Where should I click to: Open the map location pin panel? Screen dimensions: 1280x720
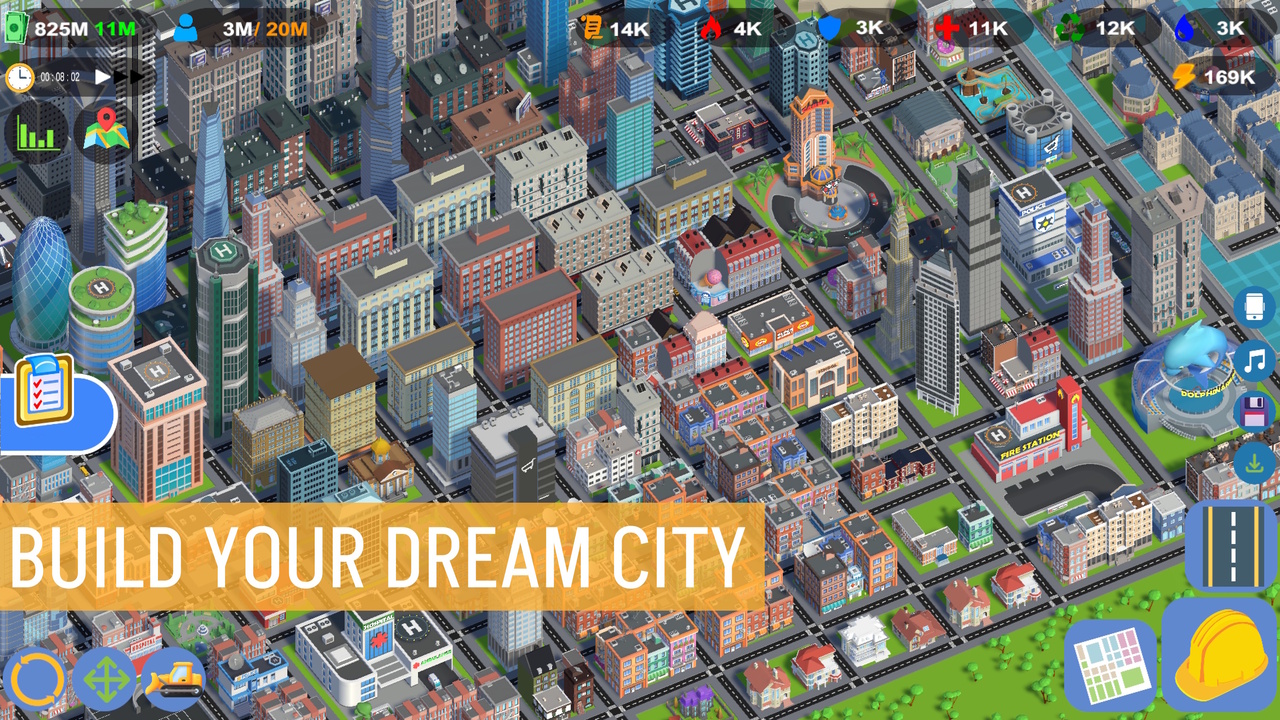coord(104,130)
